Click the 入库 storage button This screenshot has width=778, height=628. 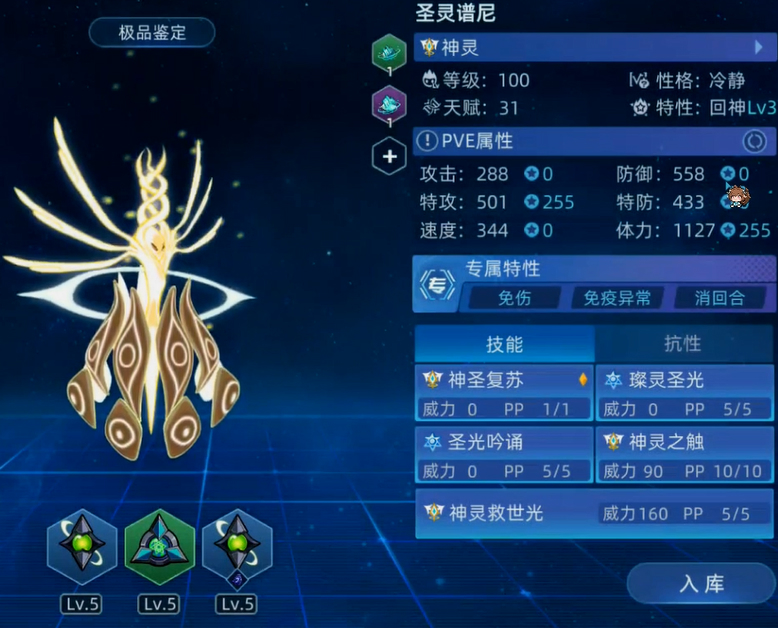pyautogui.click(x=700, y=583)
